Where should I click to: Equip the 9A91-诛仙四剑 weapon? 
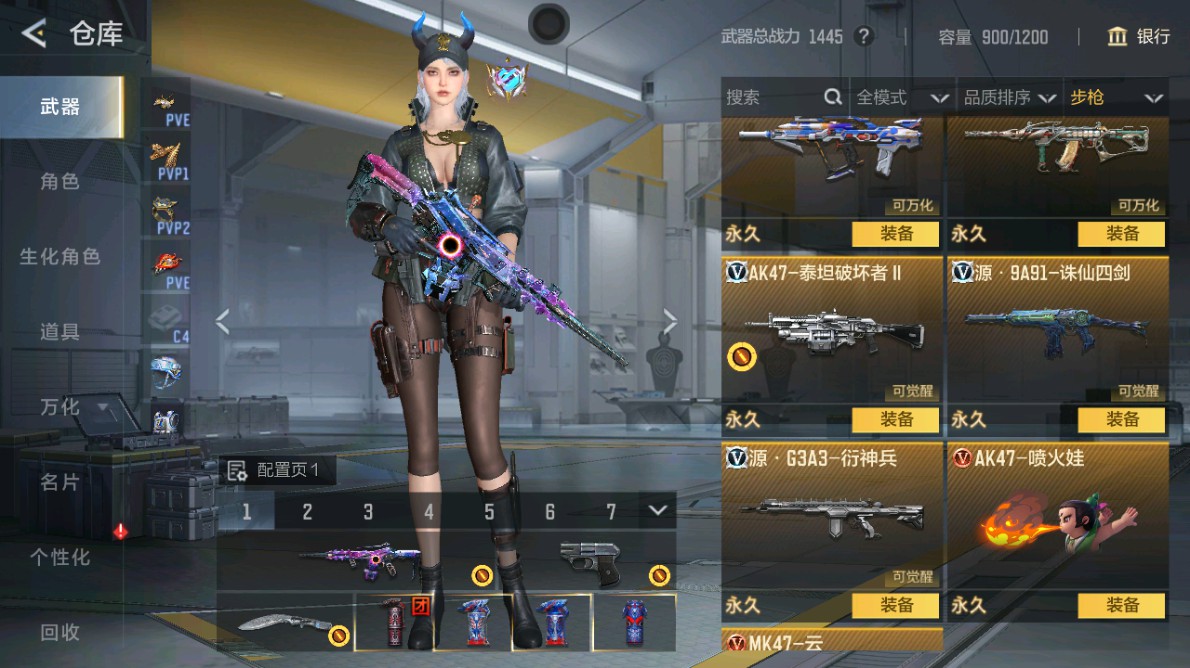point(1121,420)
